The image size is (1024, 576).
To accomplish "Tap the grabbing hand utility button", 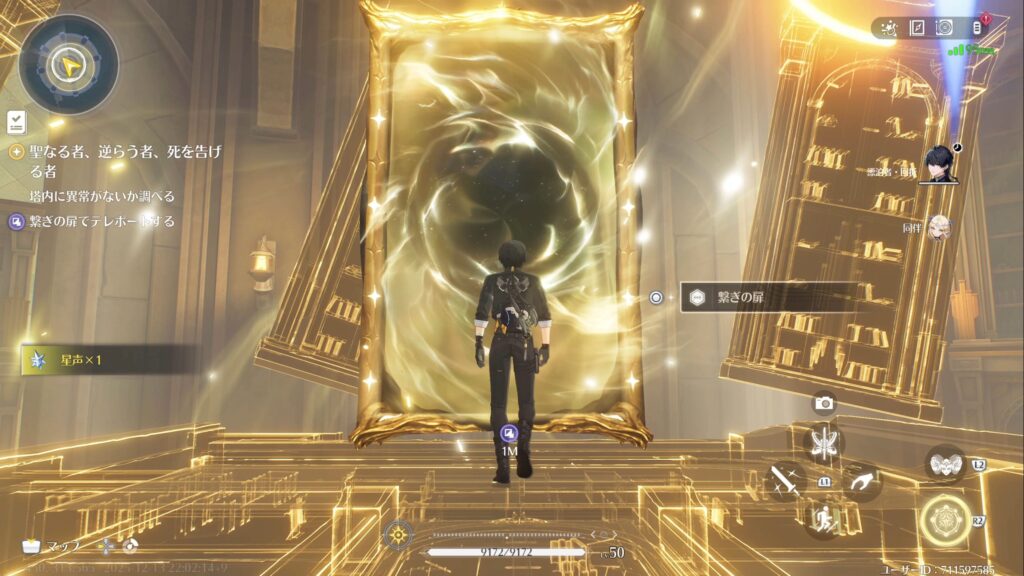I will coord(862,481).
